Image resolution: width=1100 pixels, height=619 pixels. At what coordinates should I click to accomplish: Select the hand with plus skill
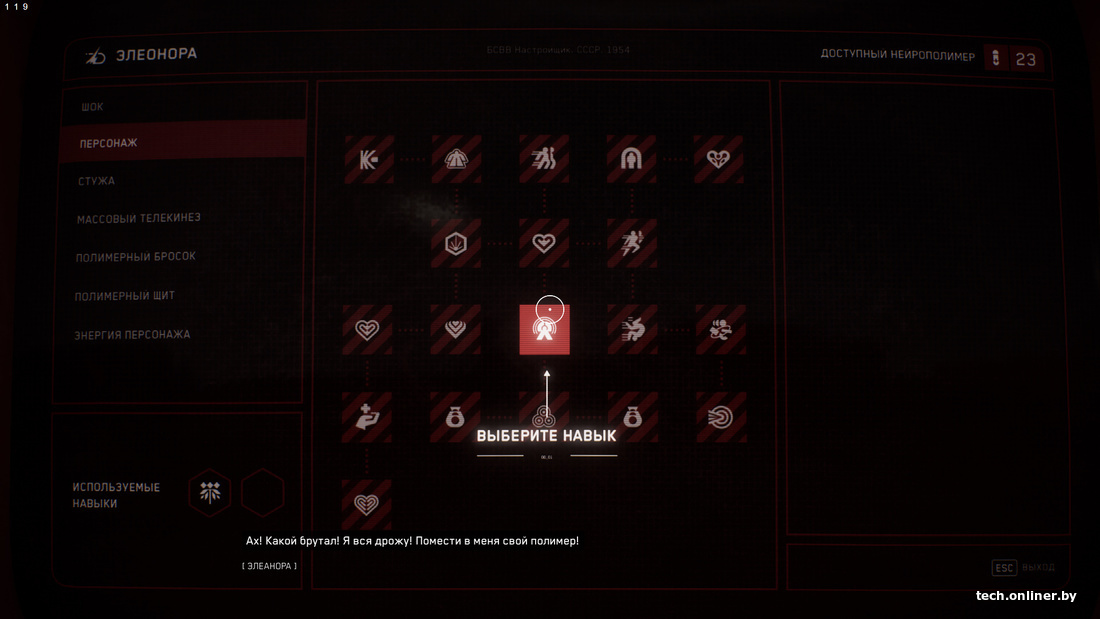tap(366, 416)
